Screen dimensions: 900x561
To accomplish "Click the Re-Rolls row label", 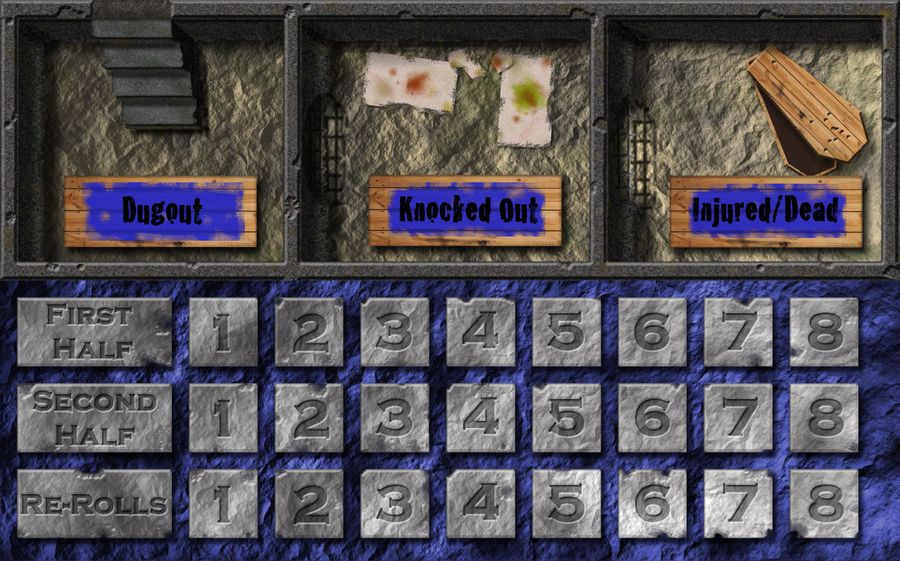I will pos(94,503).
